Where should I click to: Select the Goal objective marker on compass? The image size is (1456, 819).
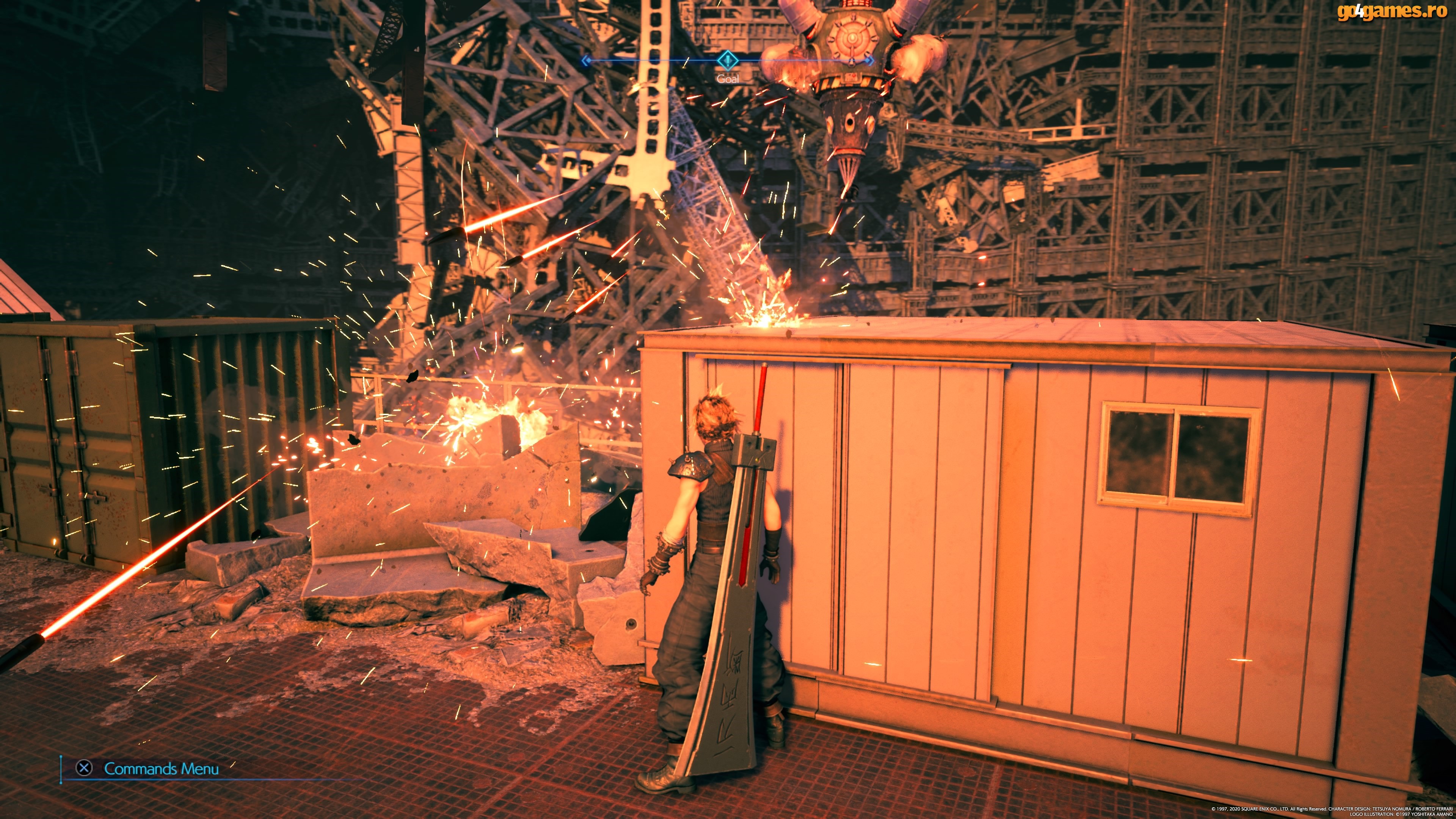point(728,60)
